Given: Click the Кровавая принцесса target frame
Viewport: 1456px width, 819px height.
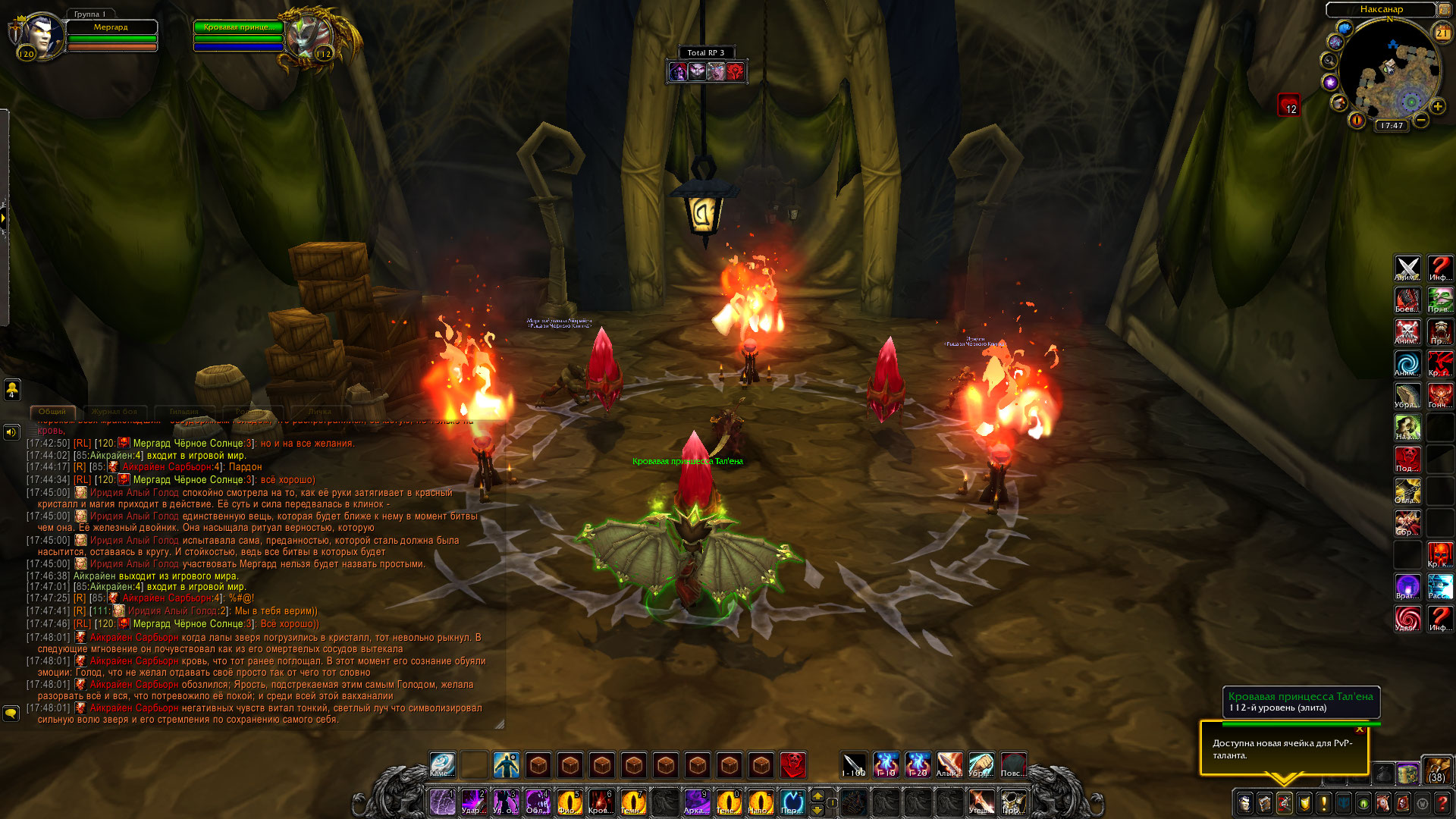Looking at the screenshot, I should (x=238, y=27).
